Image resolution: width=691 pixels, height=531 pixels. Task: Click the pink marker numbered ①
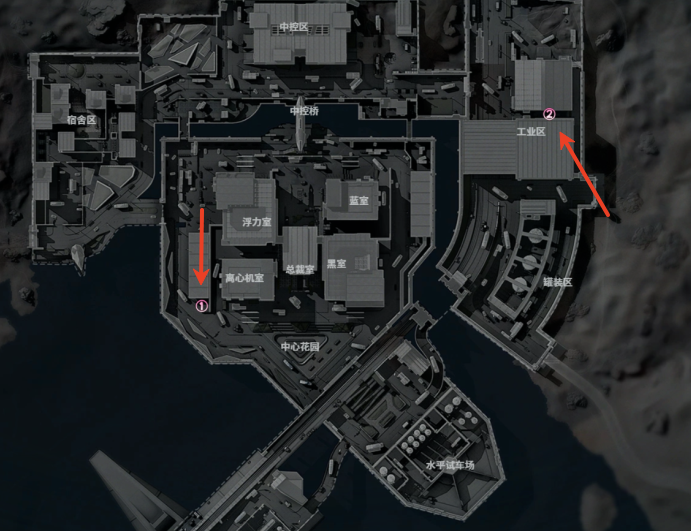(201, 306)
